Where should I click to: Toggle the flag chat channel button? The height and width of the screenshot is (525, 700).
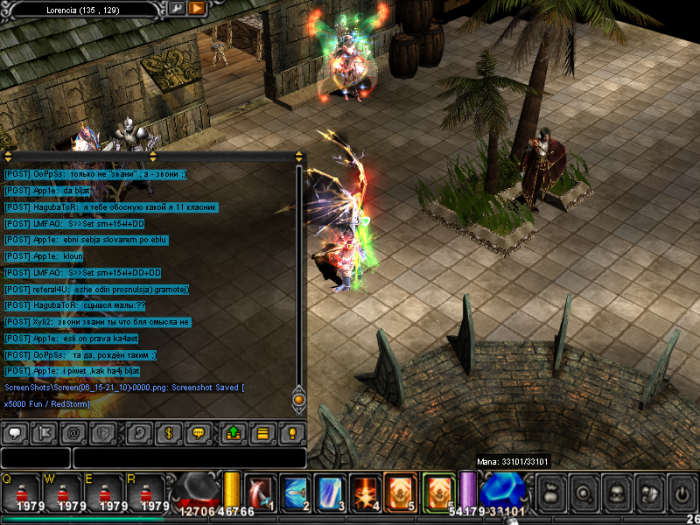(x=44, y=434)
